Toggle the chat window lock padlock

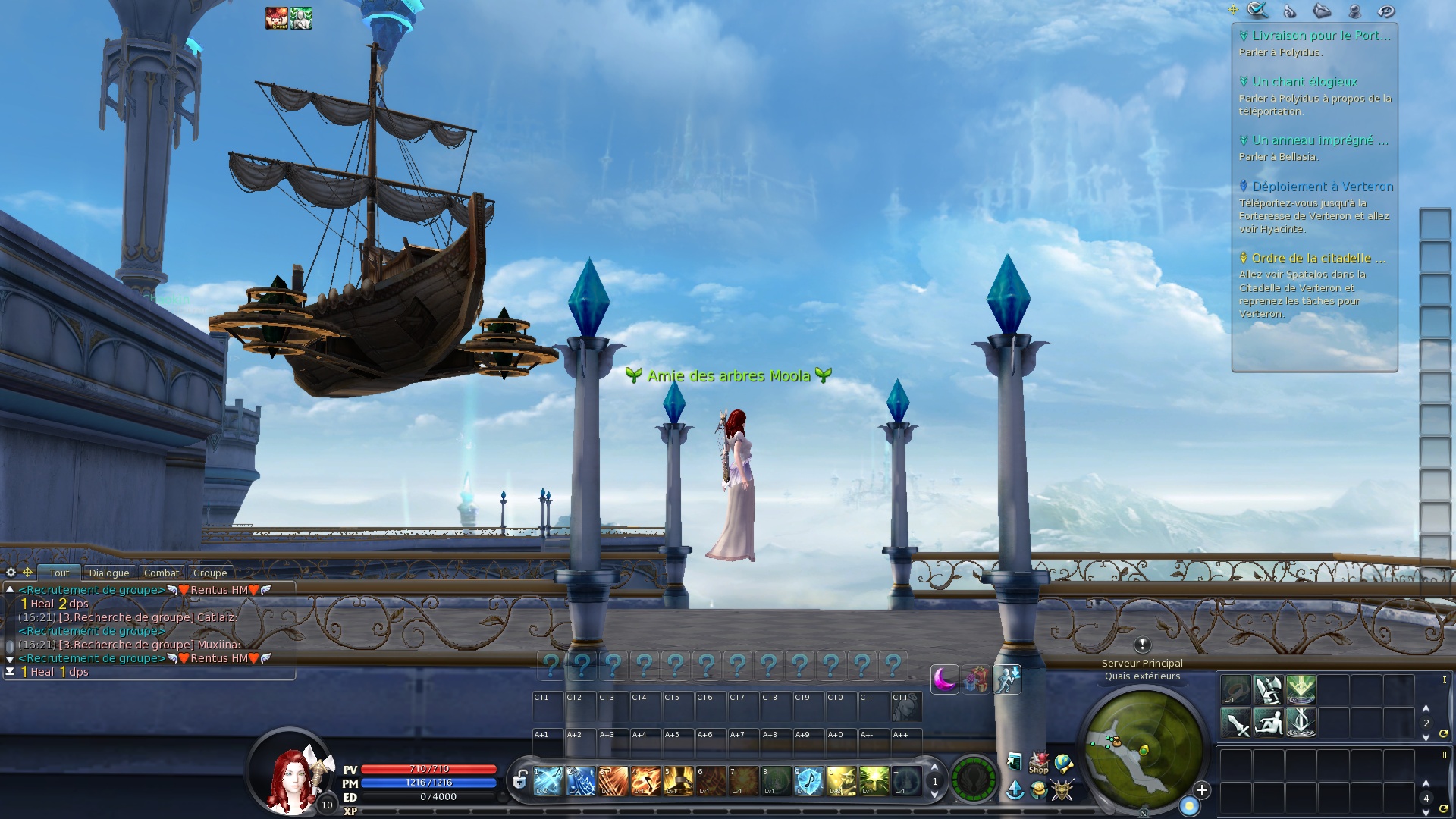click(x=519, y=778)
